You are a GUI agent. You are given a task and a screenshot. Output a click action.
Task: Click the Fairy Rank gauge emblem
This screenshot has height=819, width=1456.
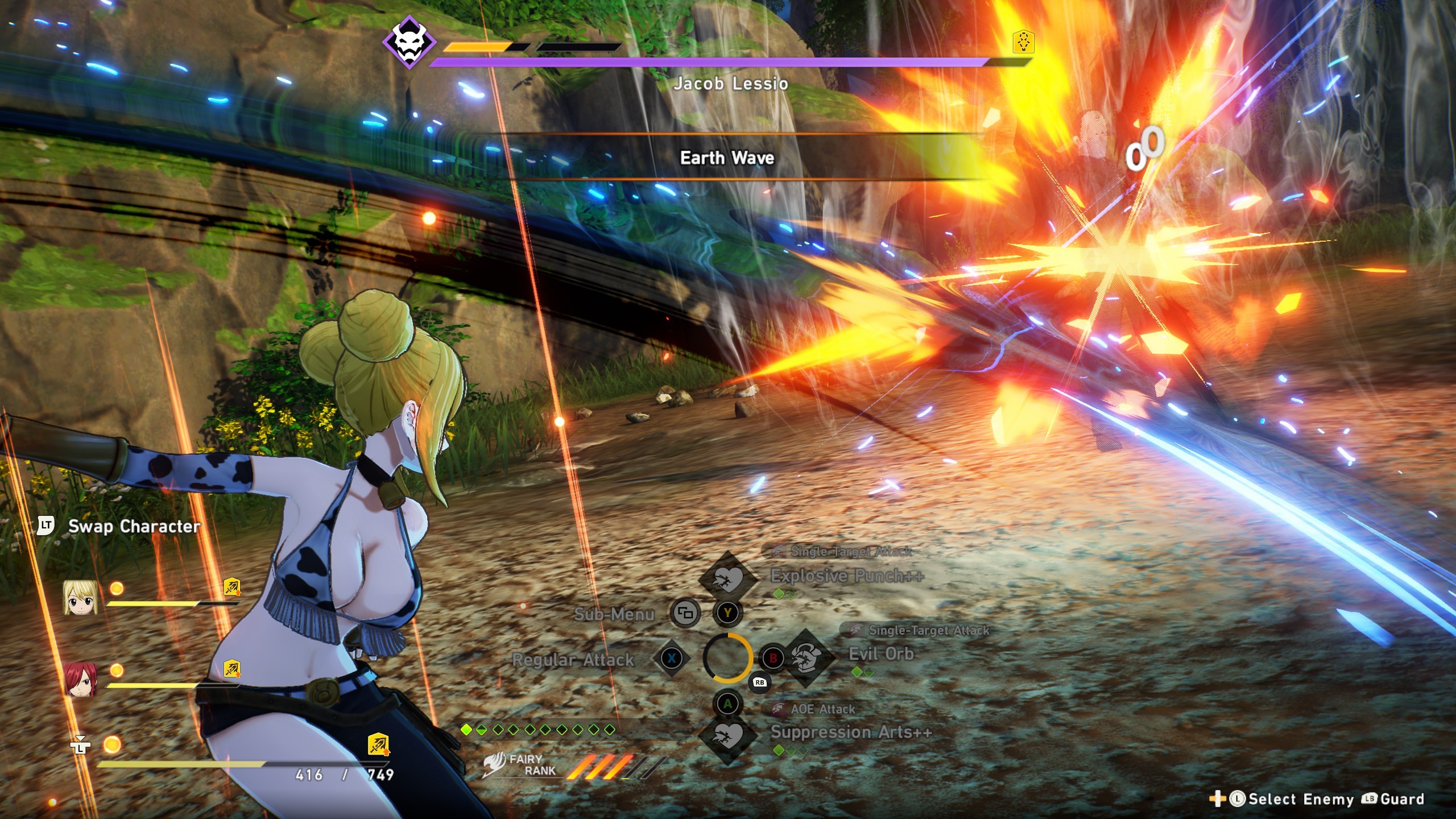[495, 764]
